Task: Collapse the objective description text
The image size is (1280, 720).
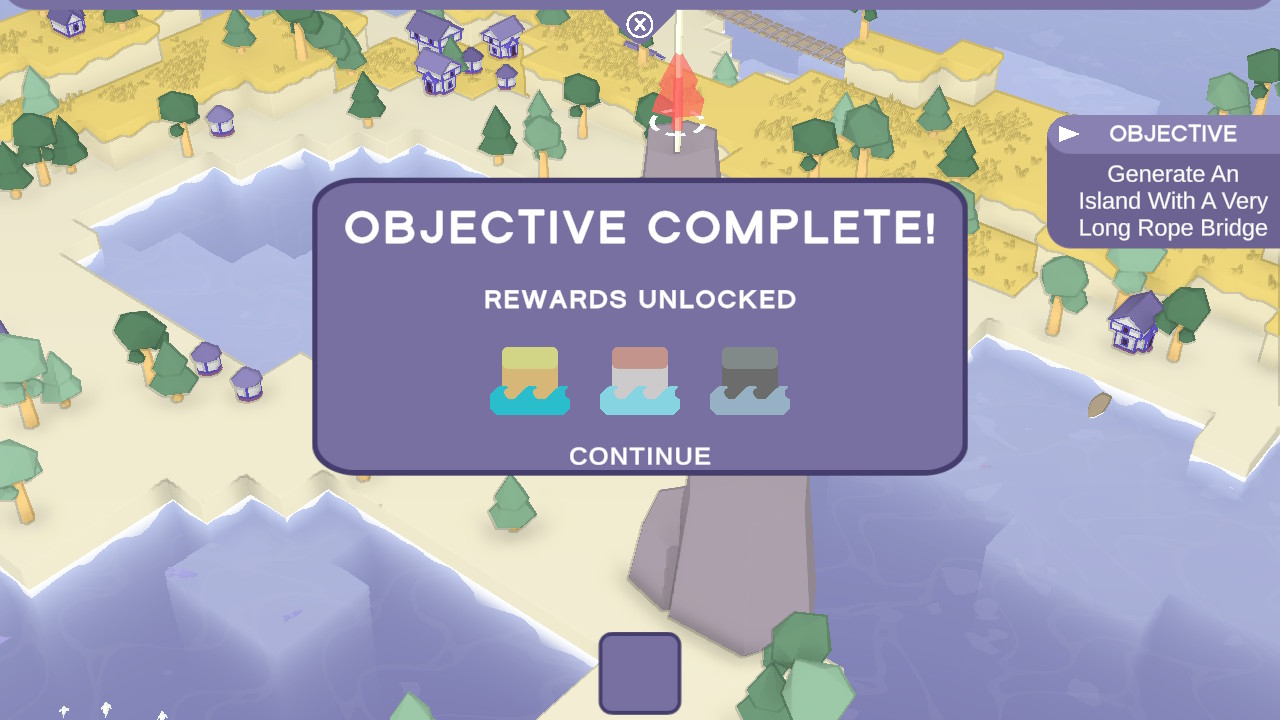Action: (x=1173, y=201)
